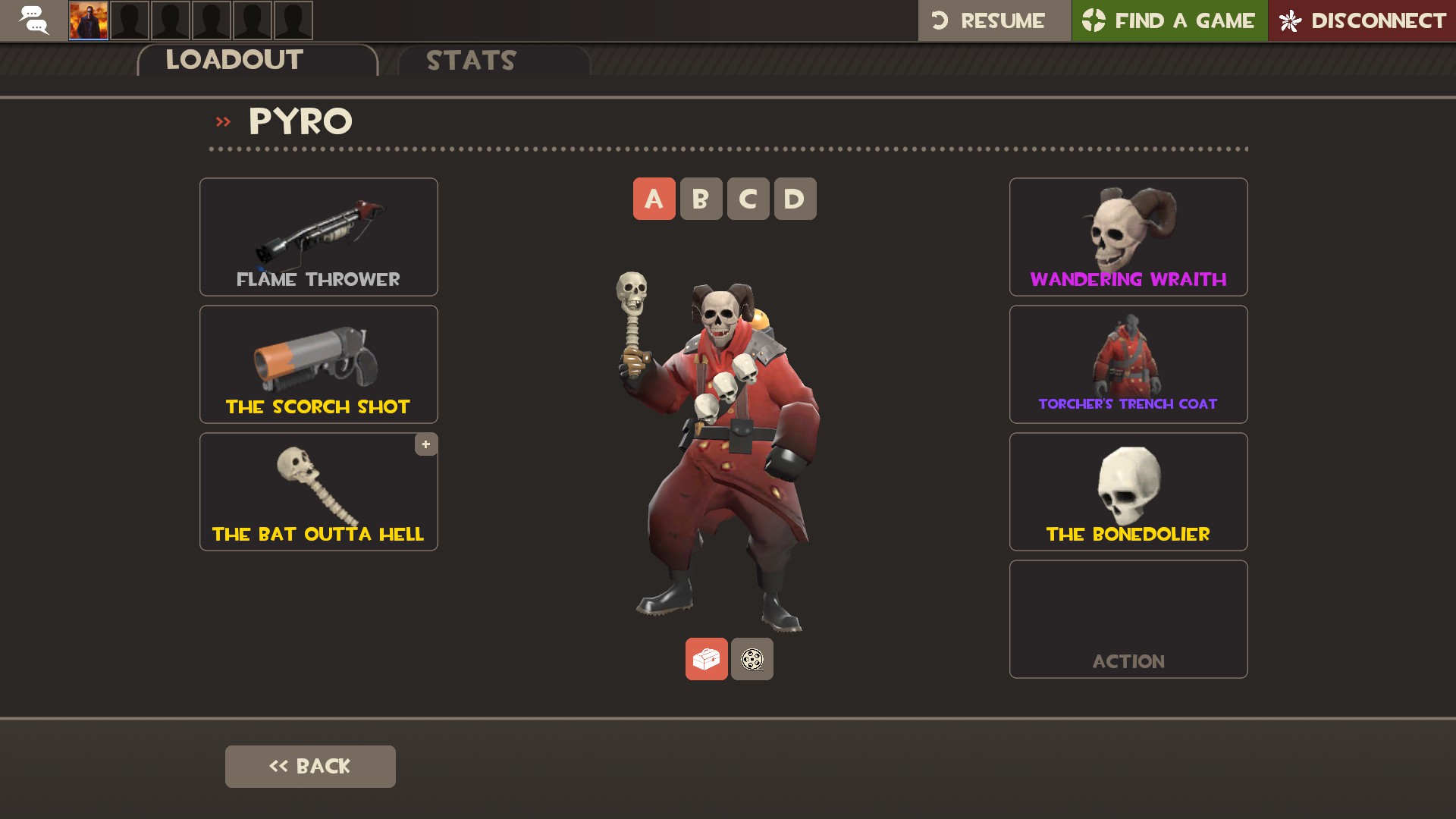Open the Torcher's Trench Coat cosmetic slot

[x=1128, y=364]
